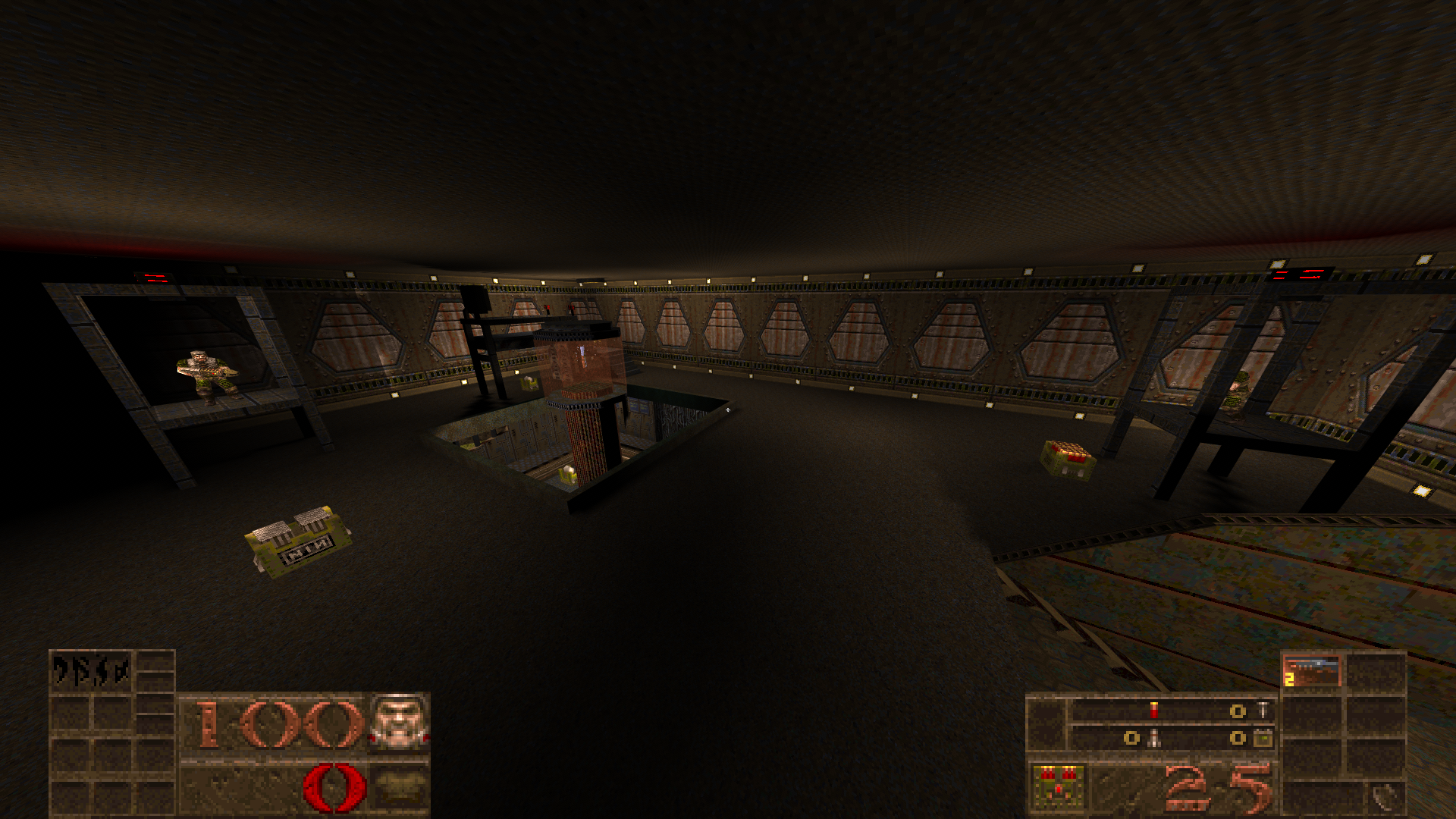Click the shells box icon beside the 25 counter
Image resolution: width=1456 pixels, height=819 pixels.
(x=1057, y=787)
